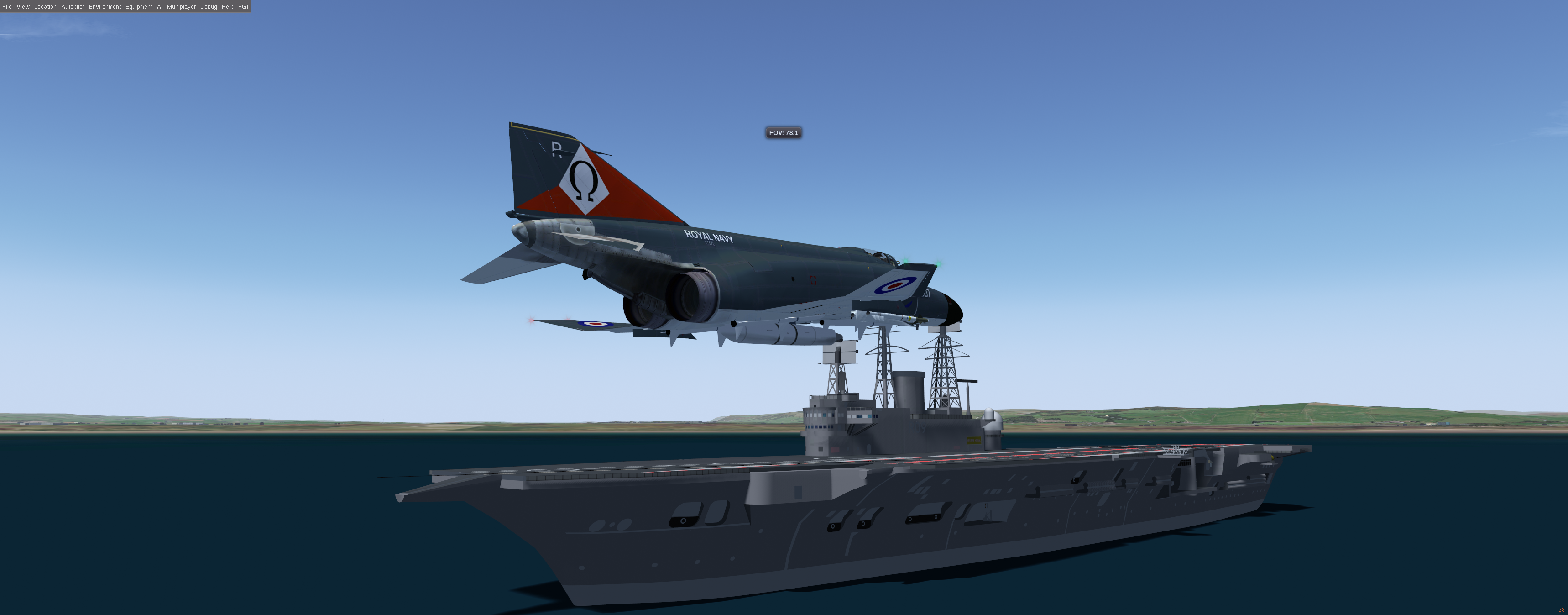Open the Multiplayer menu
This screenshot has width=1568, height=615.
tap(181, 7)
